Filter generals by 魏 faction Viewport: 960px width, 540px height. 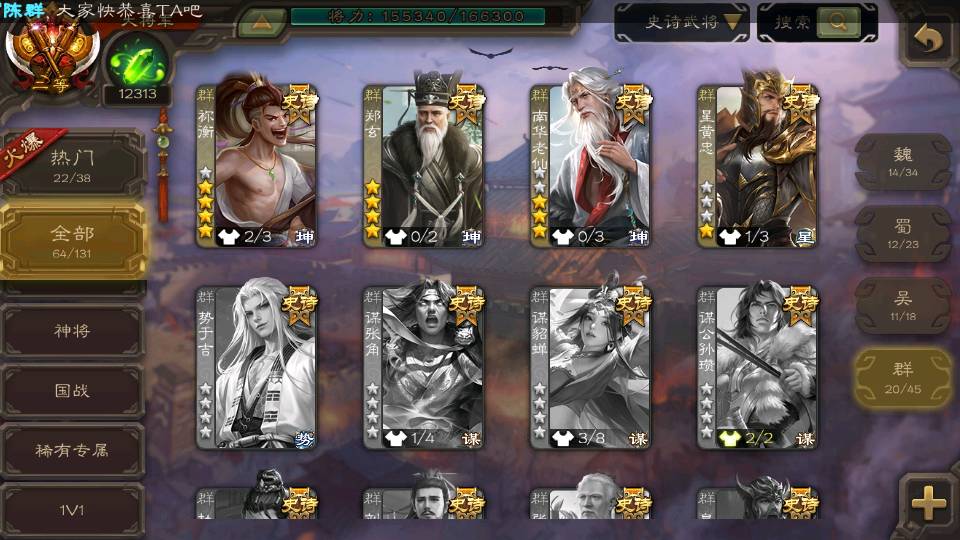click(x=903, y=162)
